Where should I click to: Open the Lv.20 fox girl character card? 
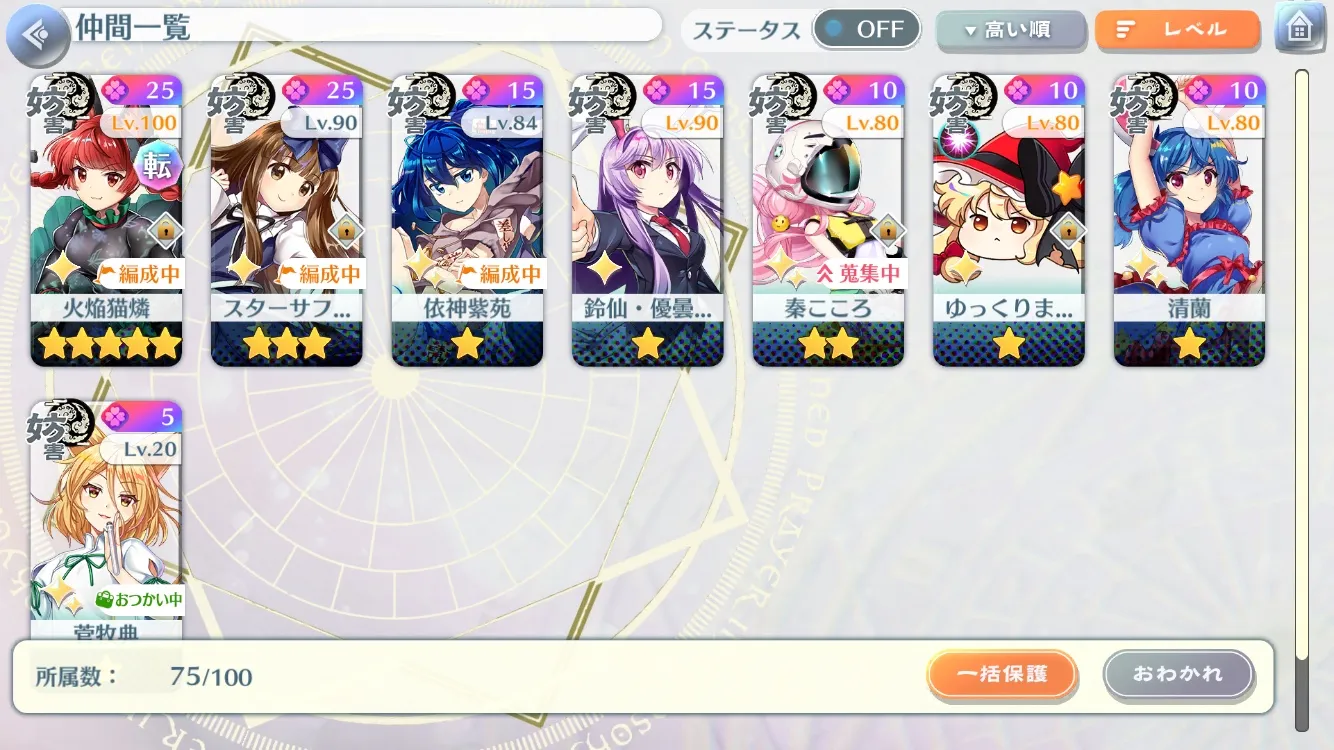pyautogui.click(x=106, y=520)
